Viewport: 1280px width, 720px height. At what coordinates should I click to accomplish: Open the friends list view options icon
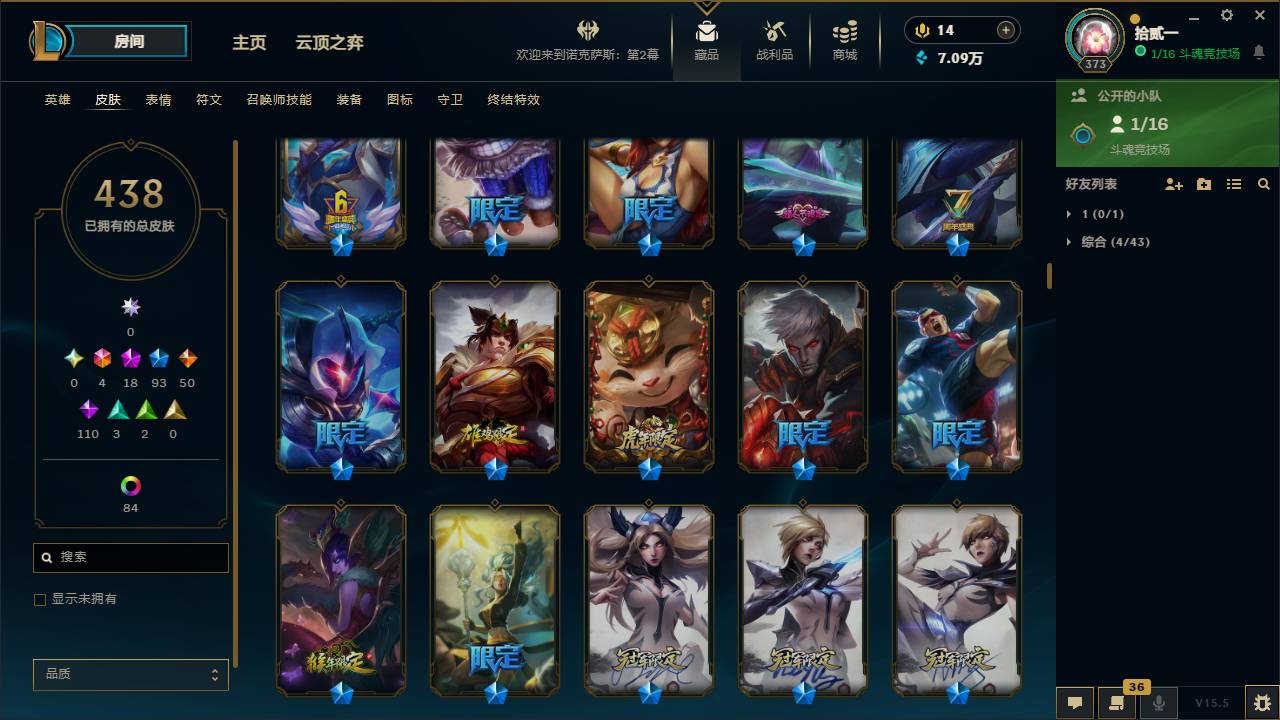[1234, 184]
